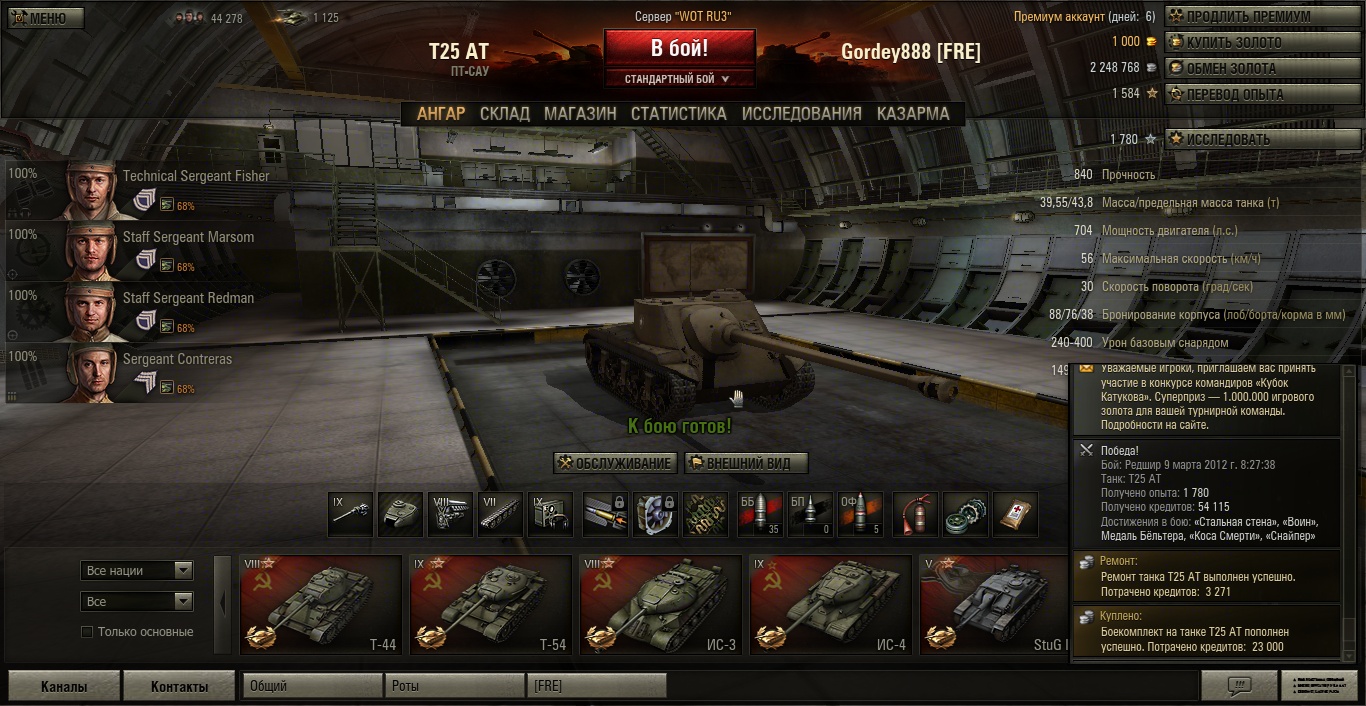Toggle the Только основные checkbox
This screenshot has height=706, width=1366.
(87, 632)
